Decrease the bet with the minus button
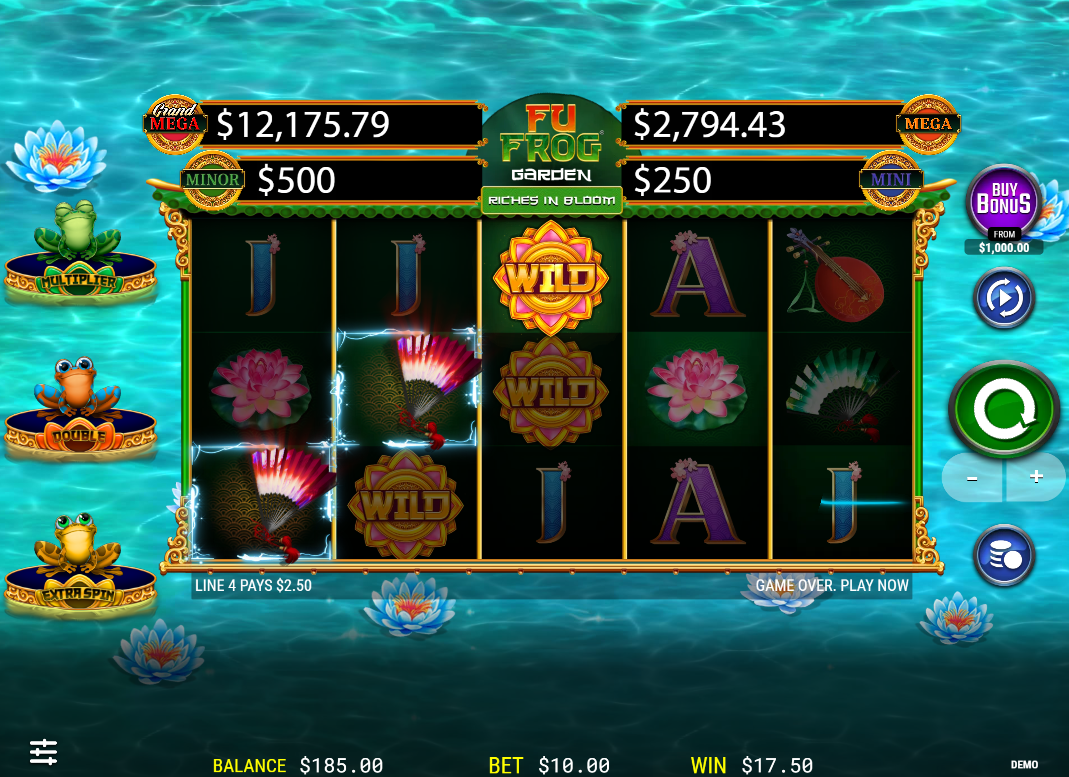This screenshot has height=777, width=1069. (972, 477)
